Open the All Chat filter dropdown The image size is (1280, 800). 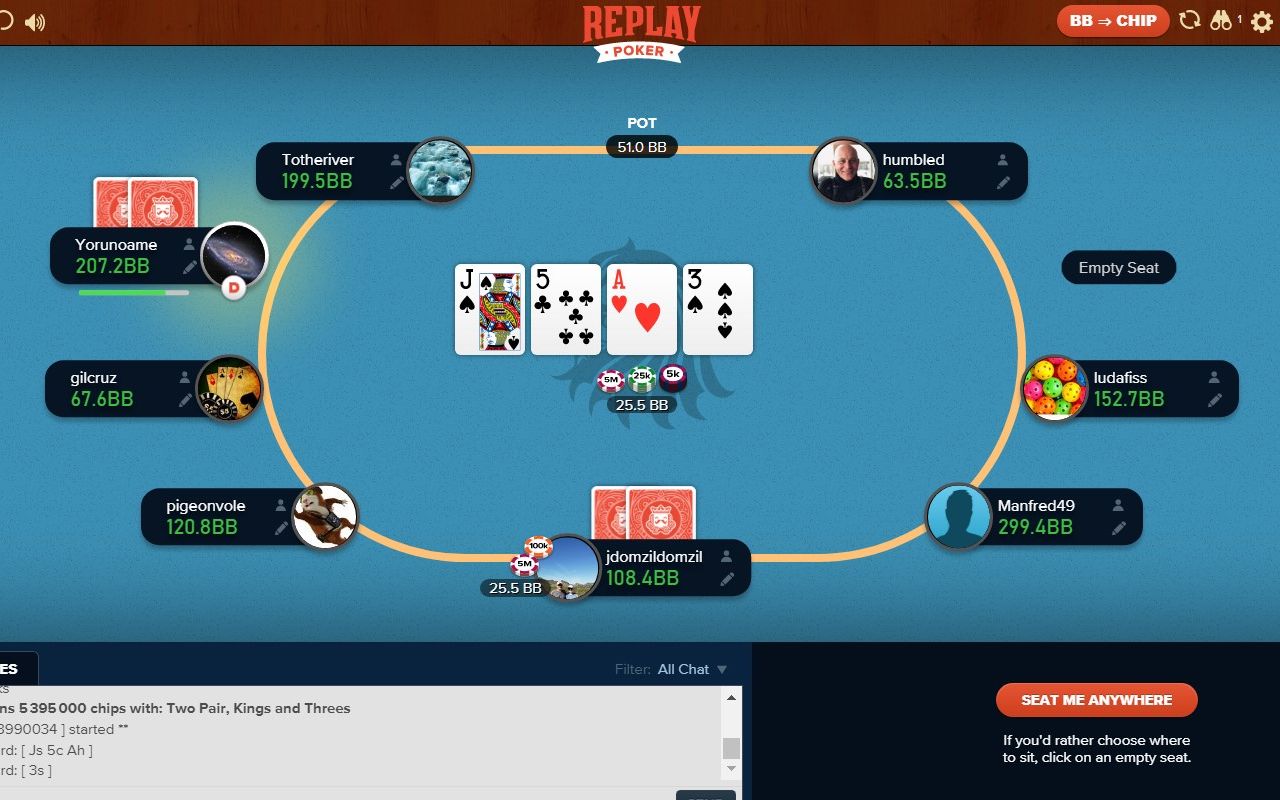tap(692, 669)
